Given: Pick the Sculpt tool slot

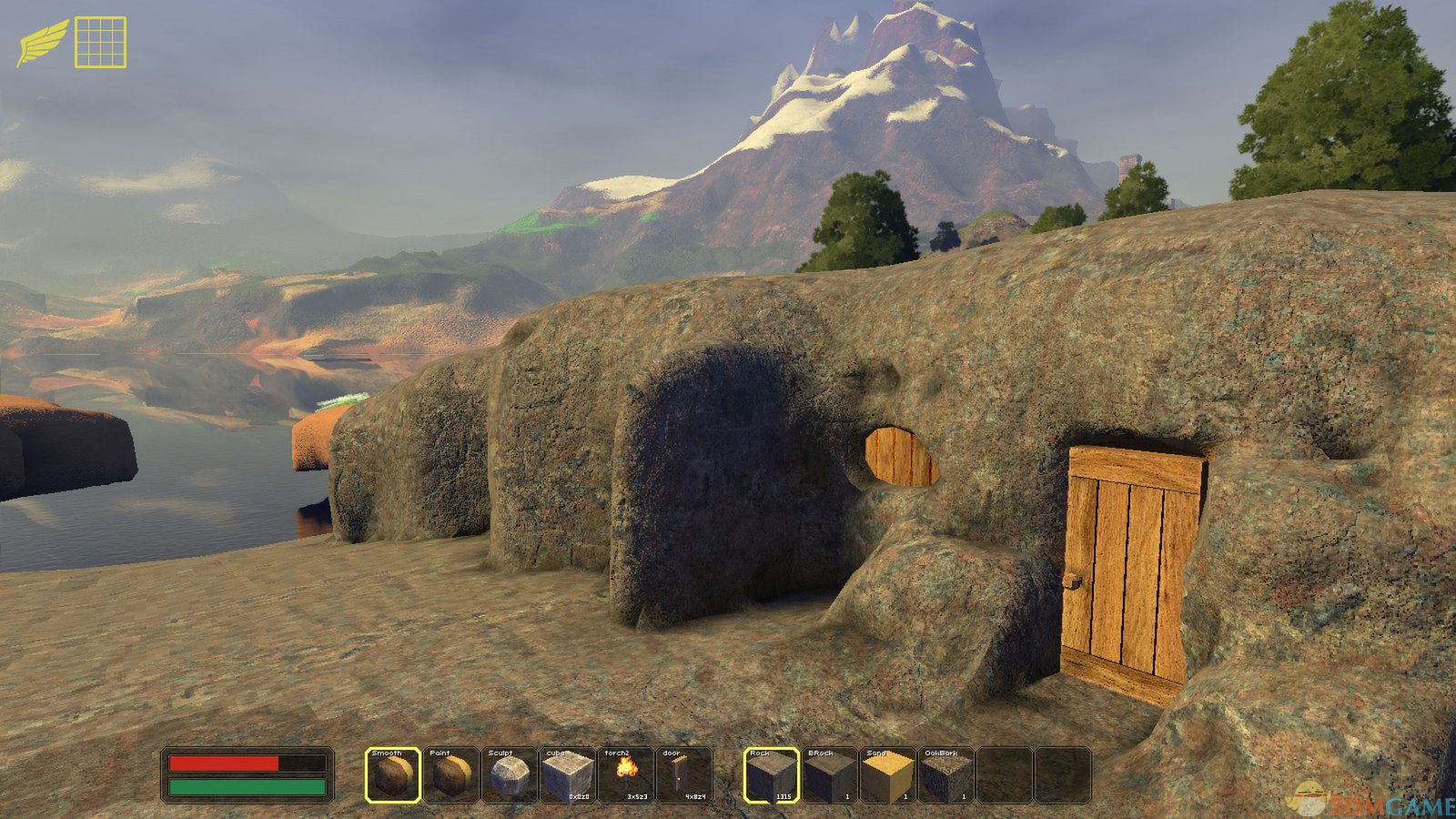Looking at the screenshot, I should [x=509, y=775].
